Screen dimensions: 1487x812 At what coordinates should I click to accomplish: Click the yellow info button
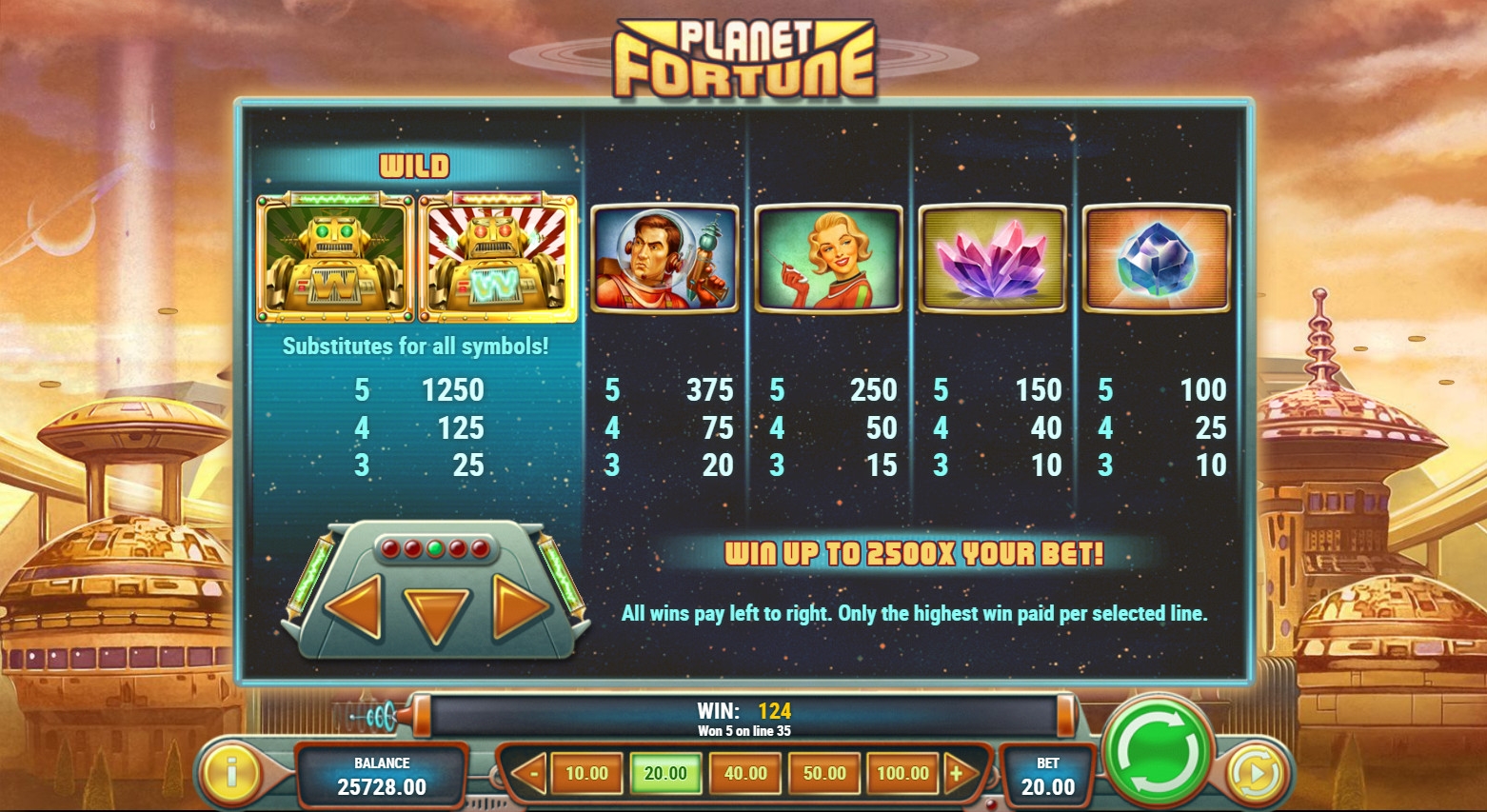coord(232,772)
